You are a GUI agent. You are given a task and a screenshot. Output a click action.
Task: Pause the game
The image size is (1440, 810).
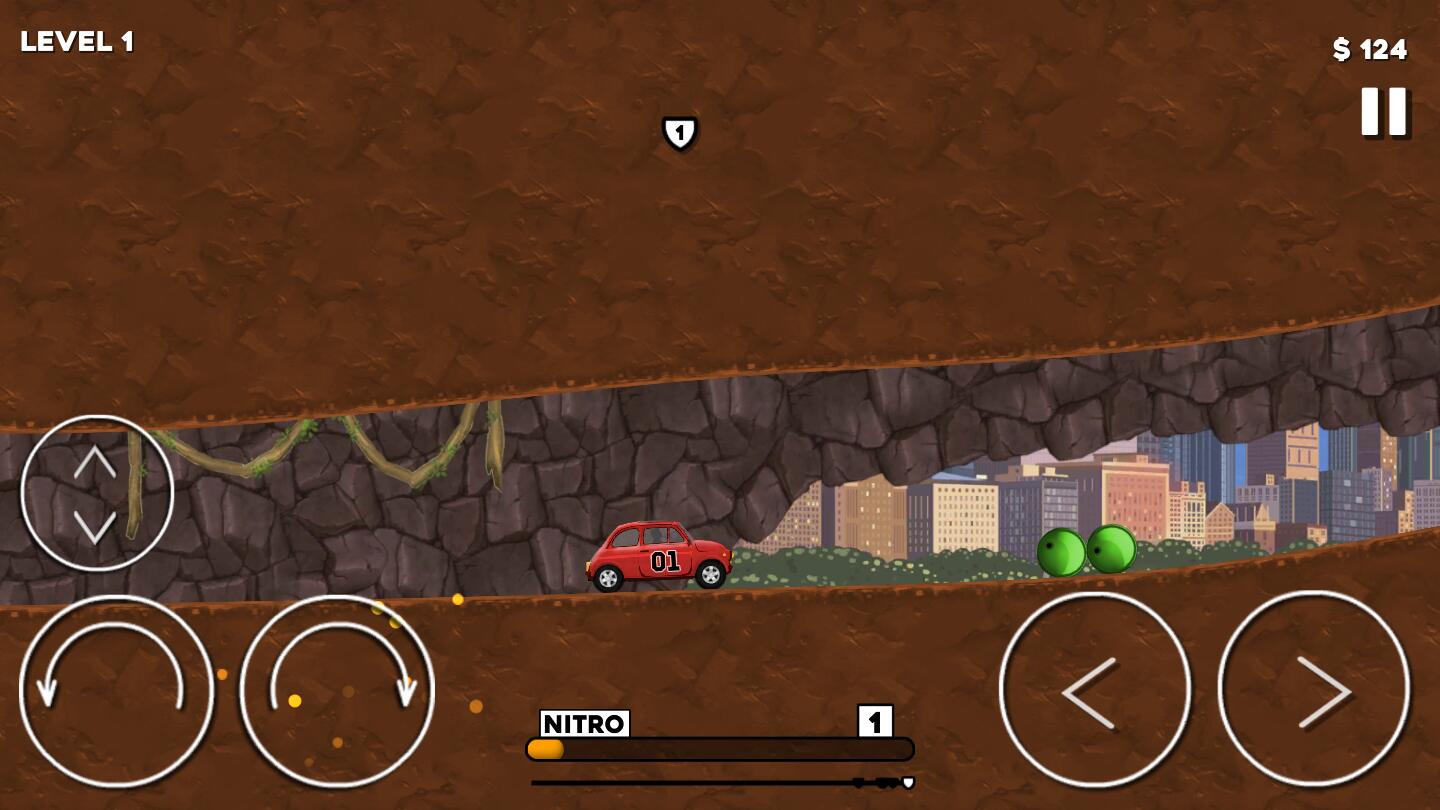coord(1383,111)
